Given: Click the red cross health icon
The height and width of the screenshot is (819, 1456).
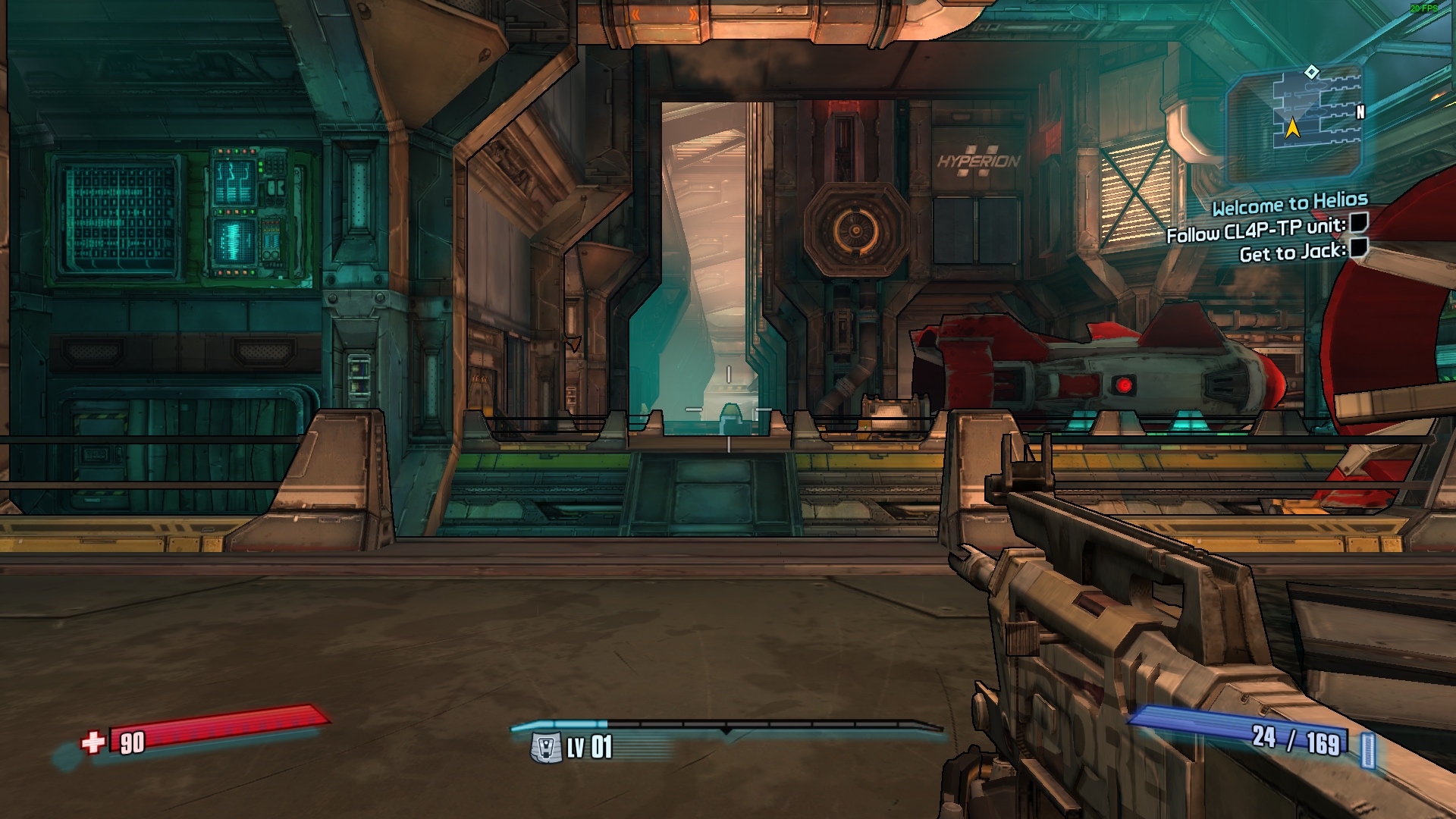Looking at the screenshot, I should click(x=93, y=742).
